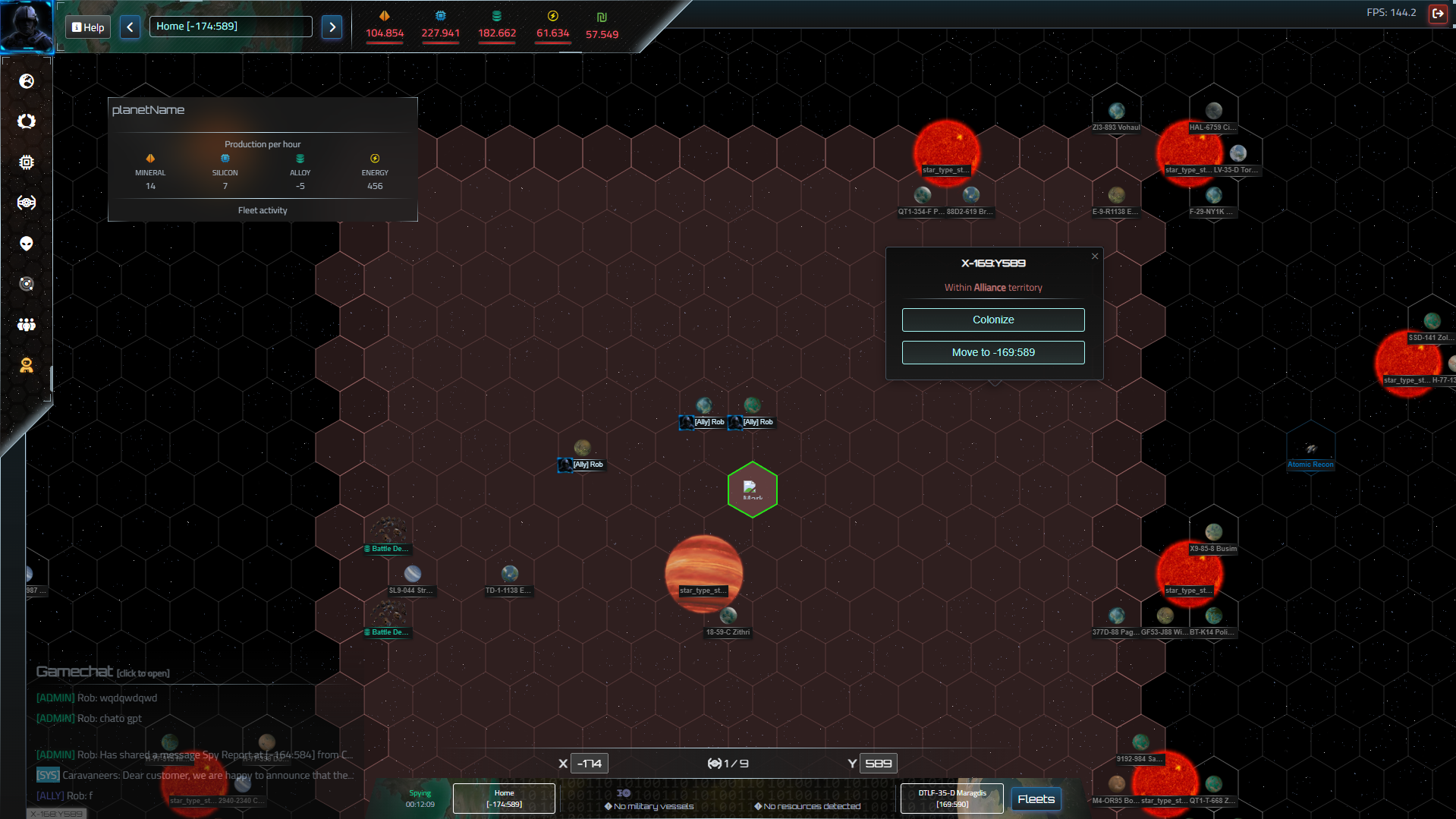This screenshot has height=819, width=1456.
Task: Open the alien head sidebar icon
Action: tap(27, 244)
